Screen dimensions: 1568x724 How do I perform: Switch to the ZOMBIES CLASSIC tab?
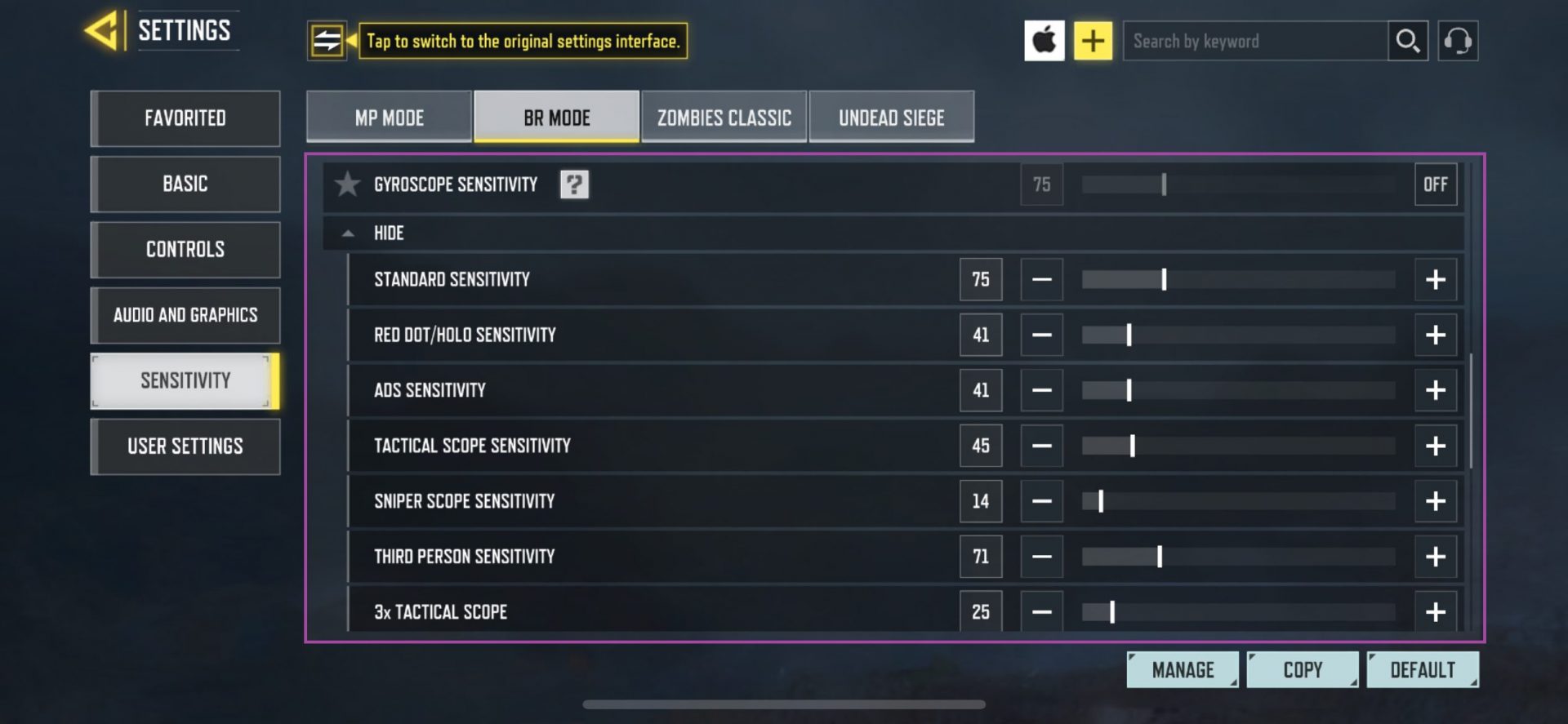click(x=724, y=117)
